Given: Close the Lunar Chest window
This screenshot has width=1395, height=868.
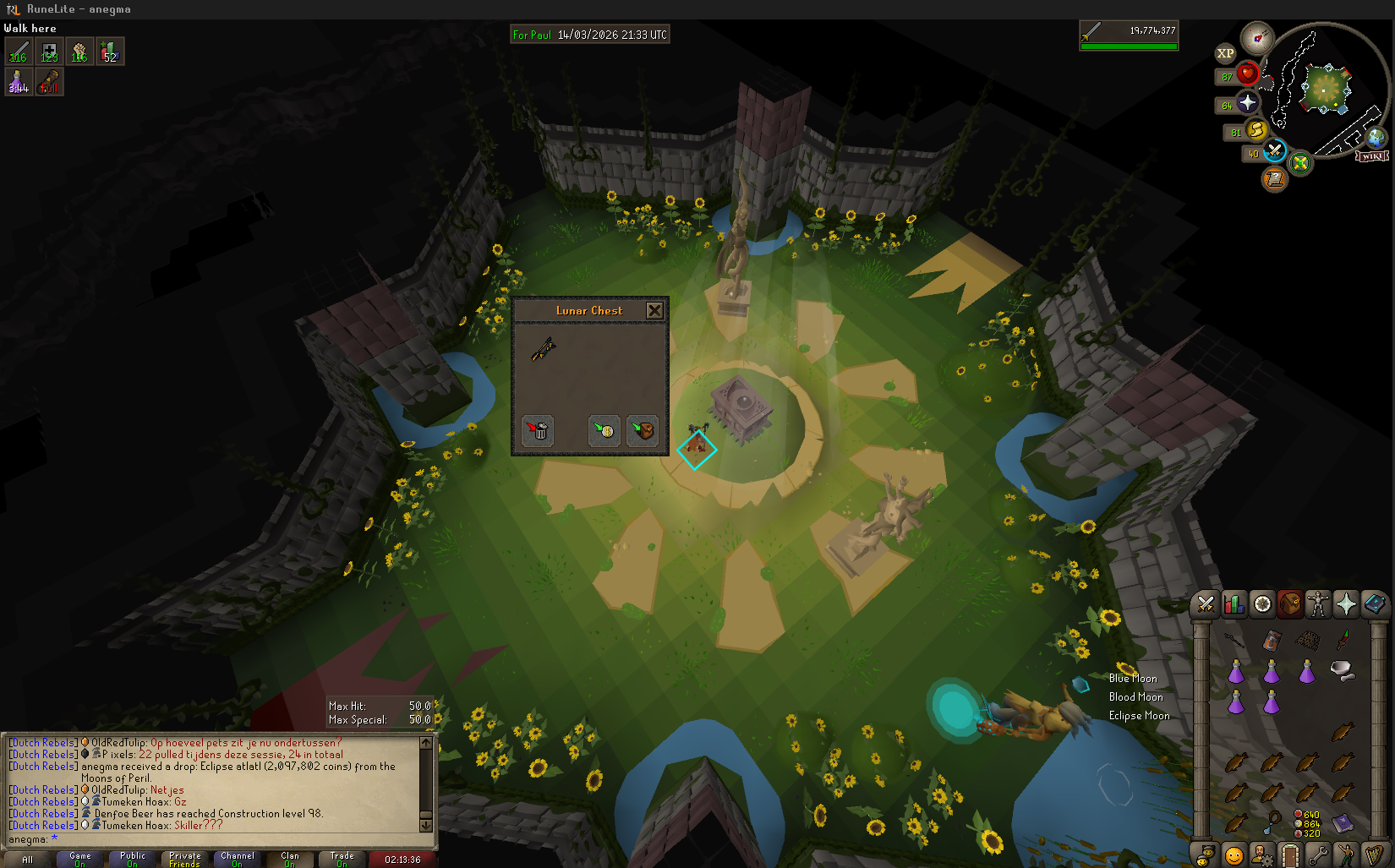Looking at the screenshot, I should click(x=654, y=311).
